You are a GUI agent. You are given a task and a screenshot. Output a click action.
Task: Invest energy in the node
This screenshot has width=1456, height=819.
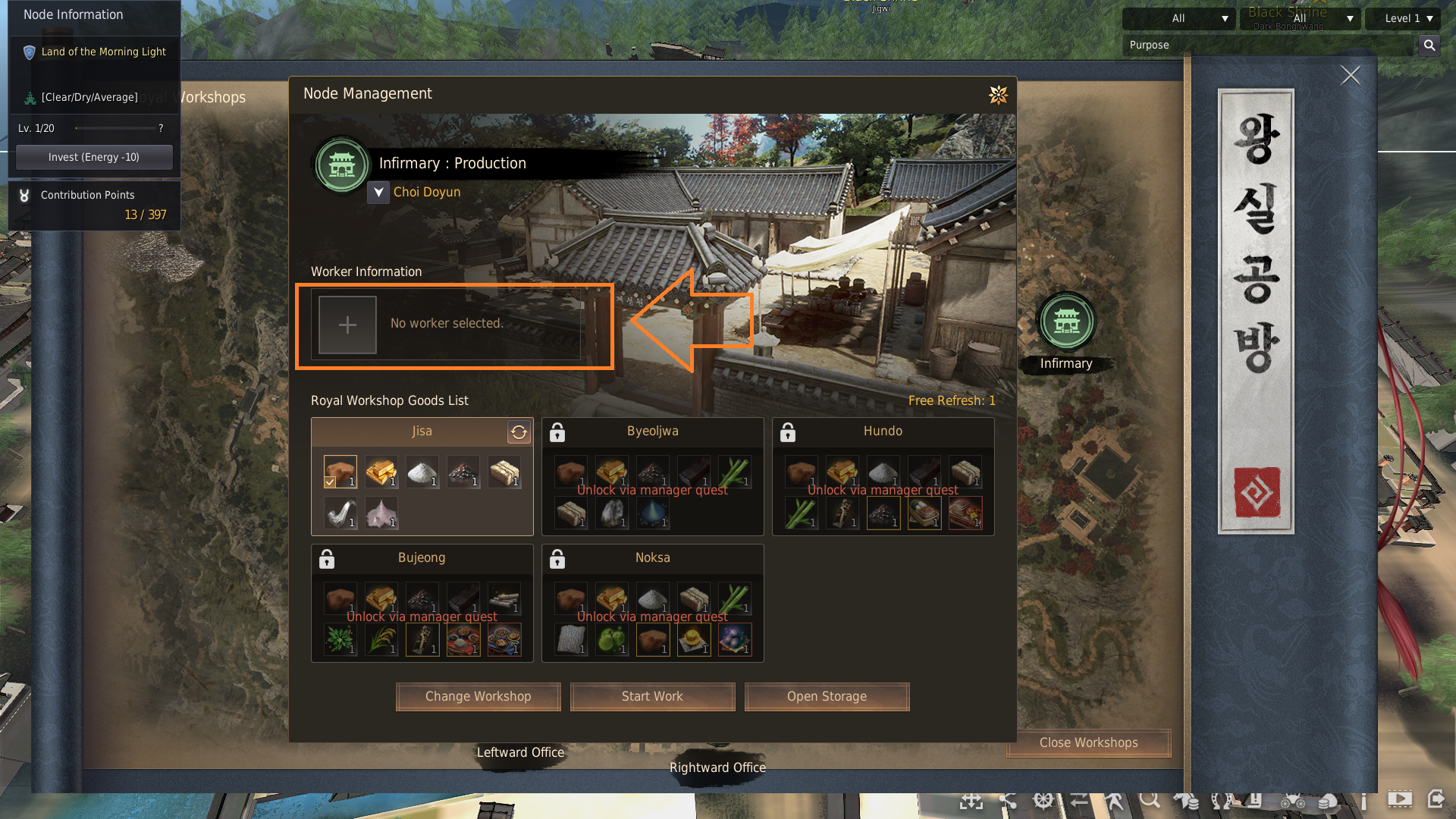(94, 157)
